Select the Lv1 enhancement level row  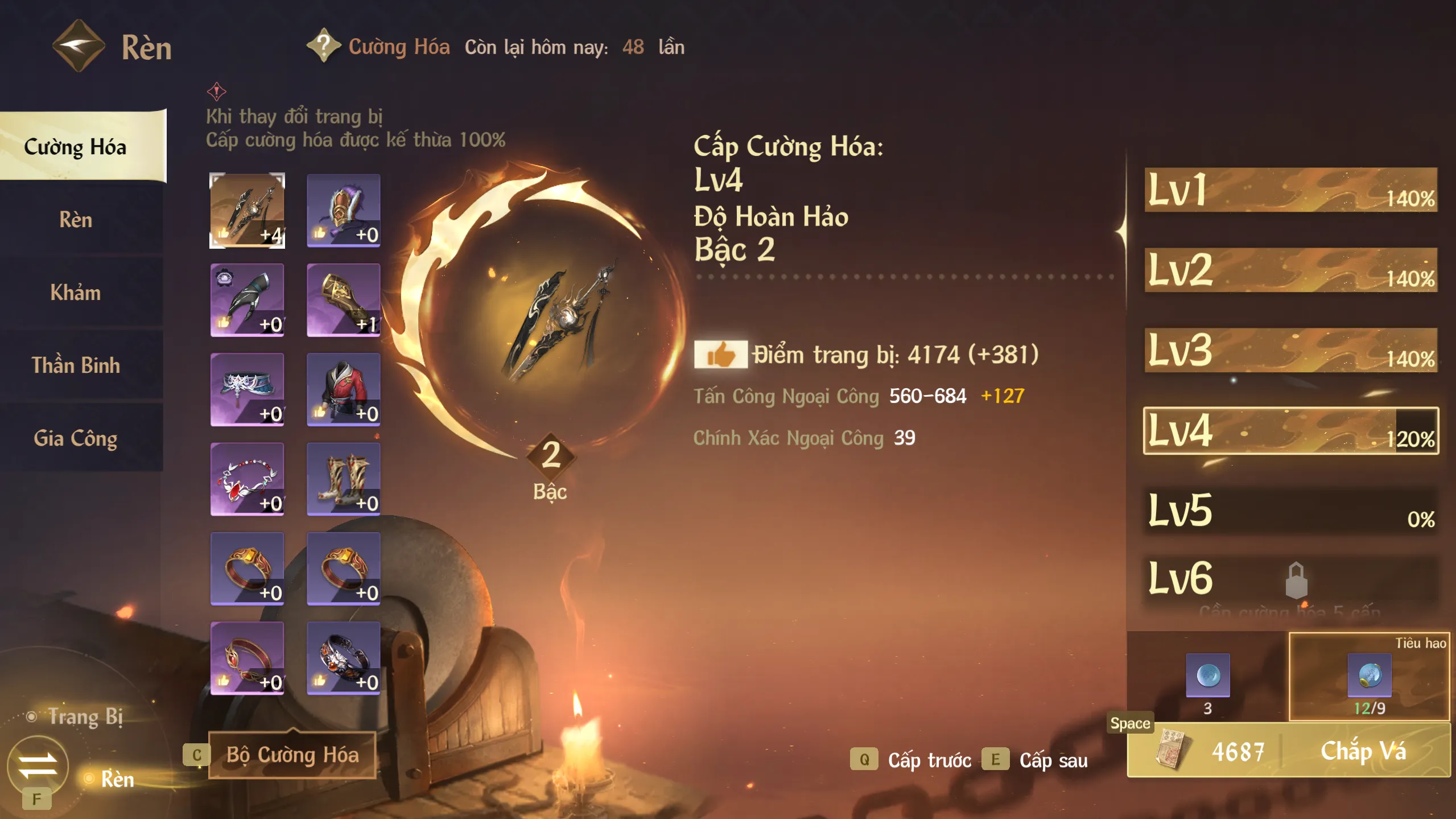[x=1290, y=190]
